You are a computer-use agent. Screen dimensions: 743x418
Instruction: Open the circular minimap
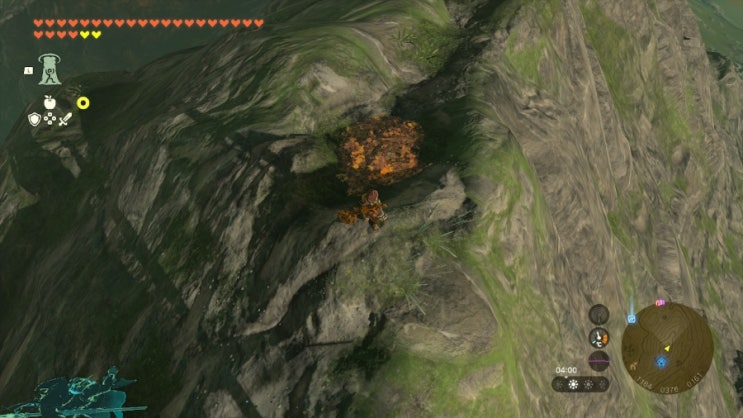[x=666, y=347]
